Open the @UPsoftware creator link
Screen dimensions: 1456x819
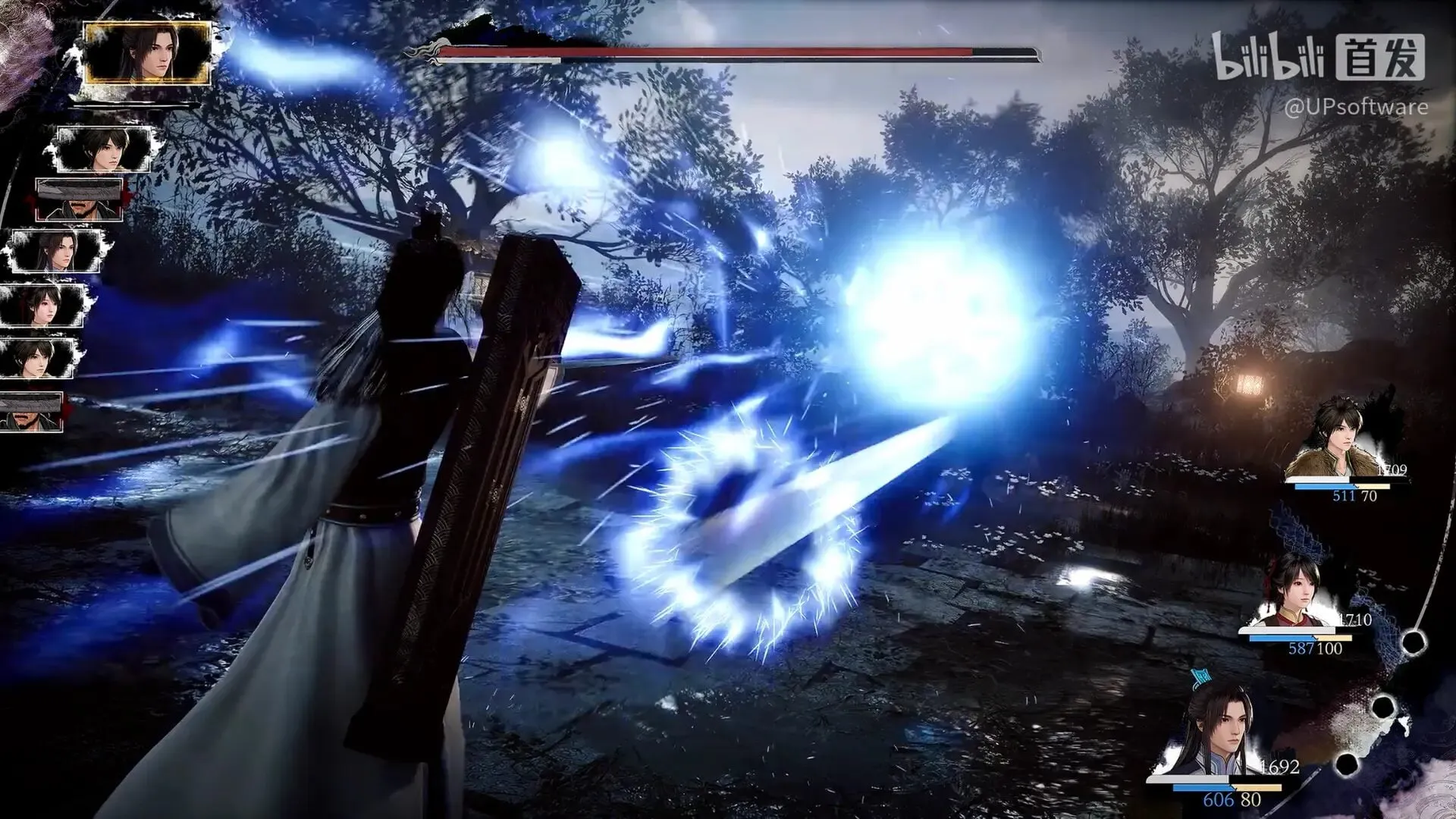click(x=1357, y=108)
